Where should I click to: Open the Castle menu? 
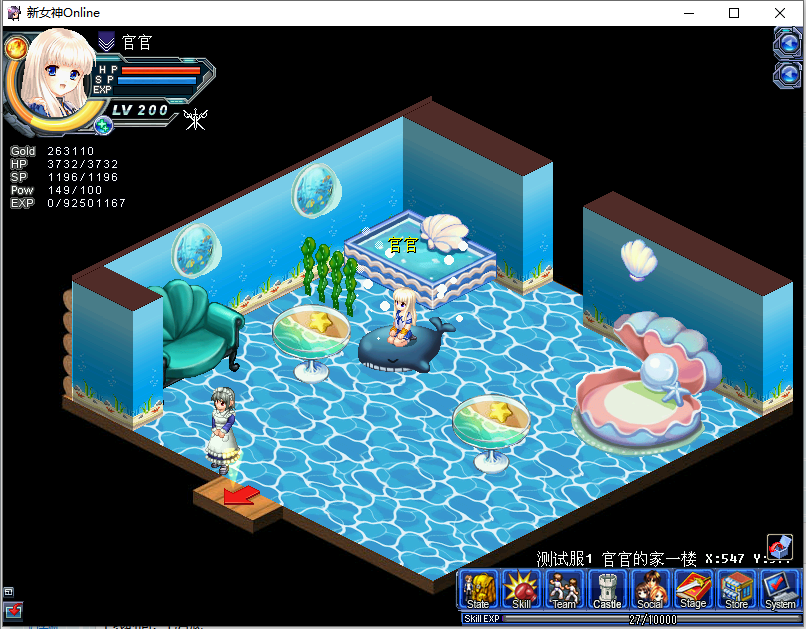(x=607, y=590)
